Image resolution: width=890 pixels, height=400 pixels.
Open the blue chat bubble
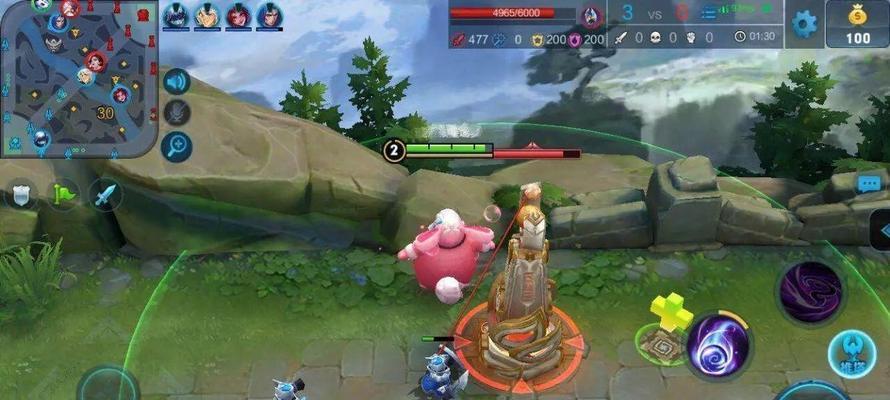(x=869, y=184)
